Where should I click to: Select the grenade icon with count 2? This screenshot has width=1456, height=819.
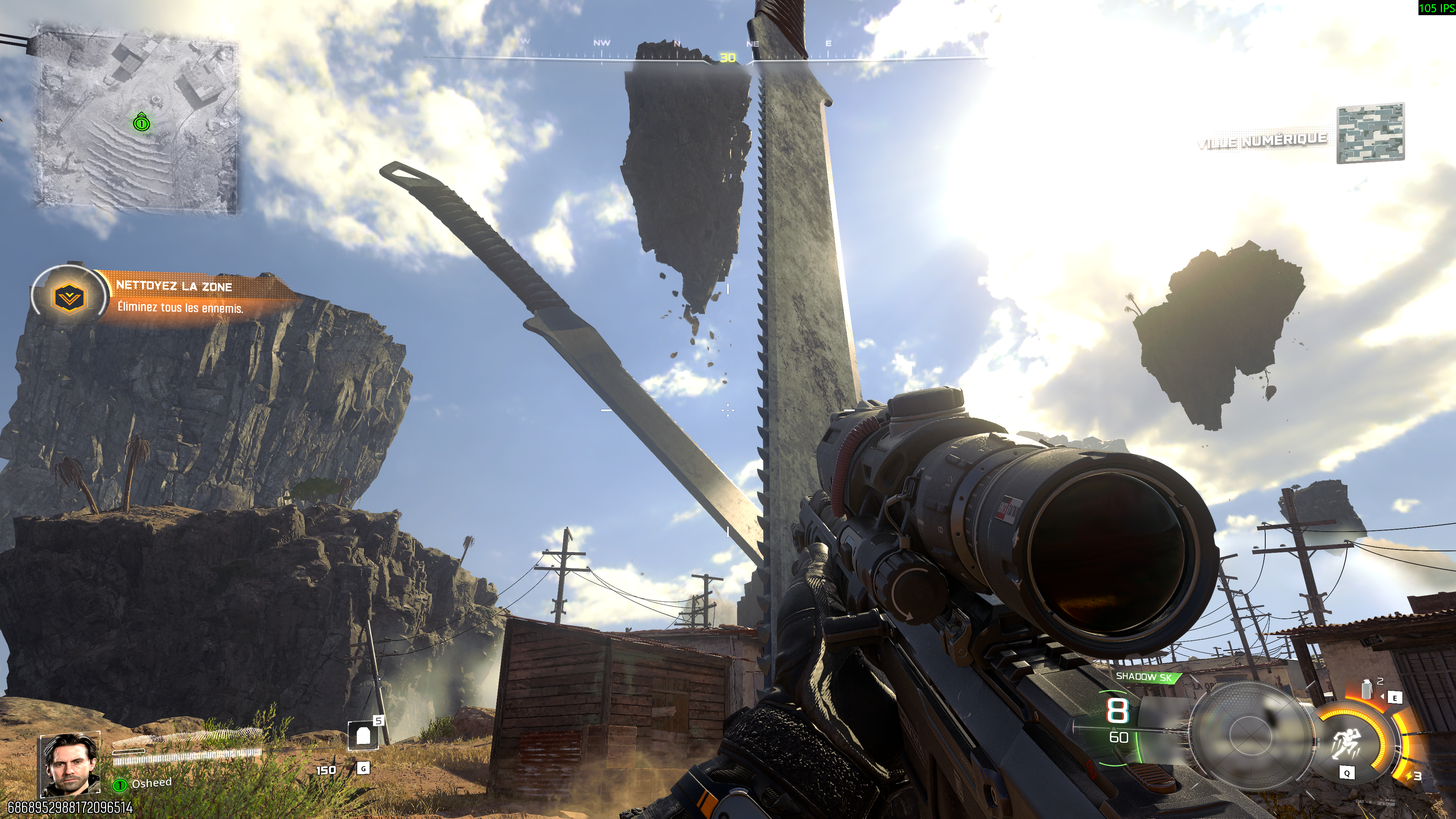(x=1367, y=690)
